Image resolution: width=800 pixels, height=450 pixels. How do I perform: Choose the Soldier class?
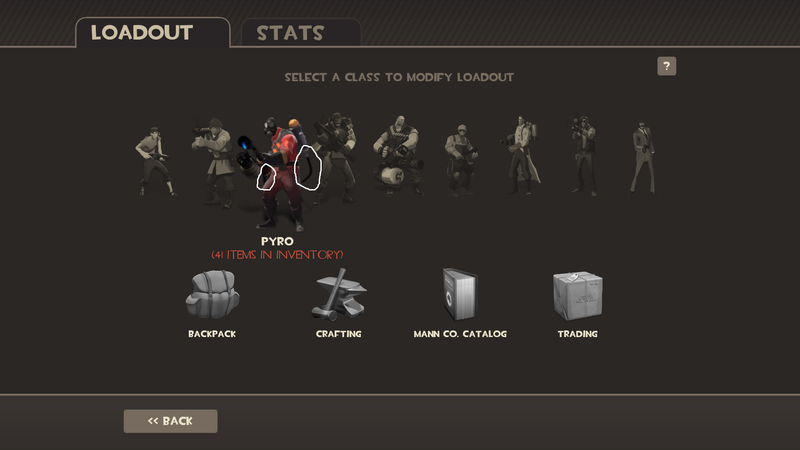click(212, 160)
